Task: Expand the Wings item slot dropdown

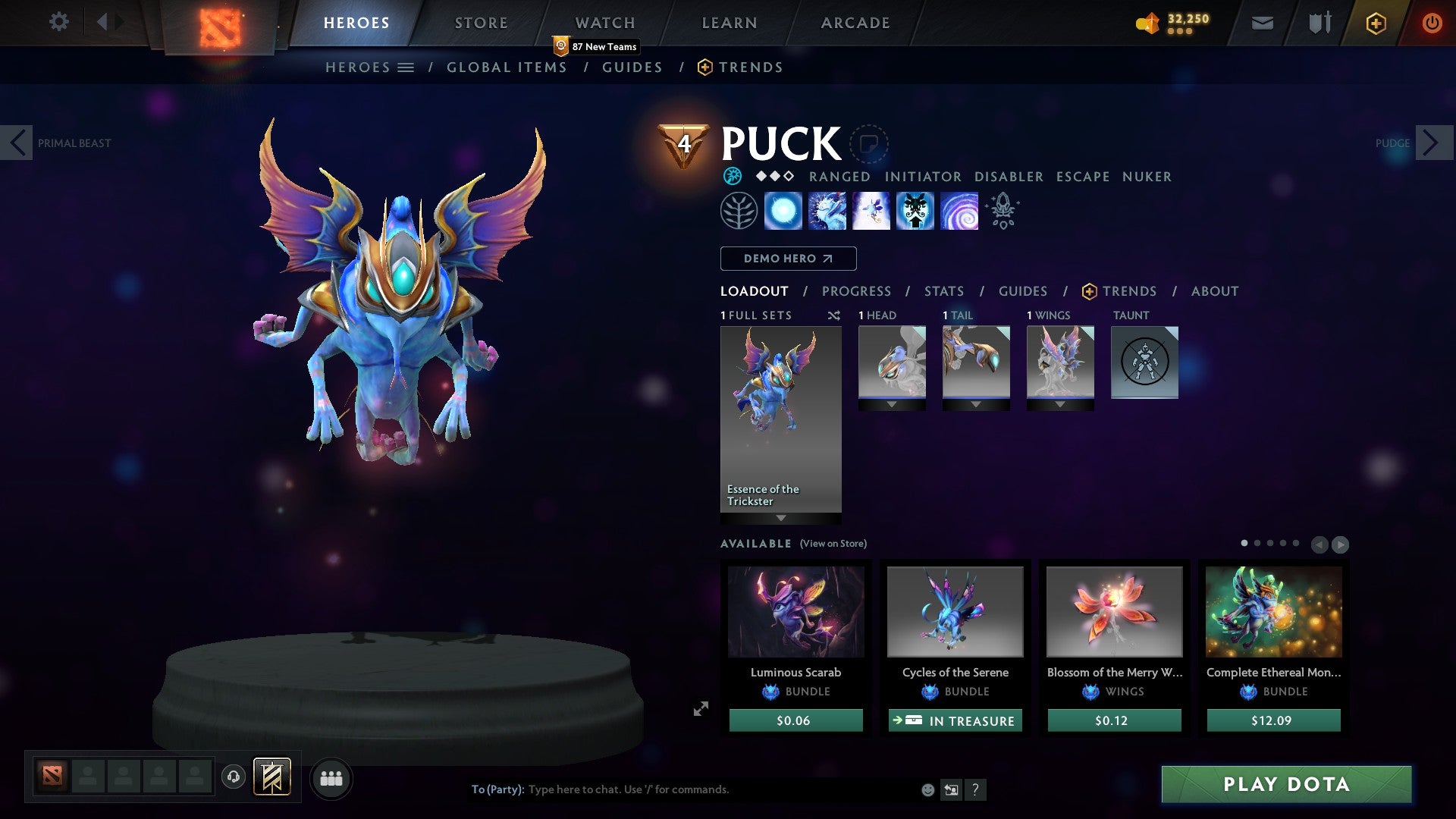Action: tap(1060, 404)
